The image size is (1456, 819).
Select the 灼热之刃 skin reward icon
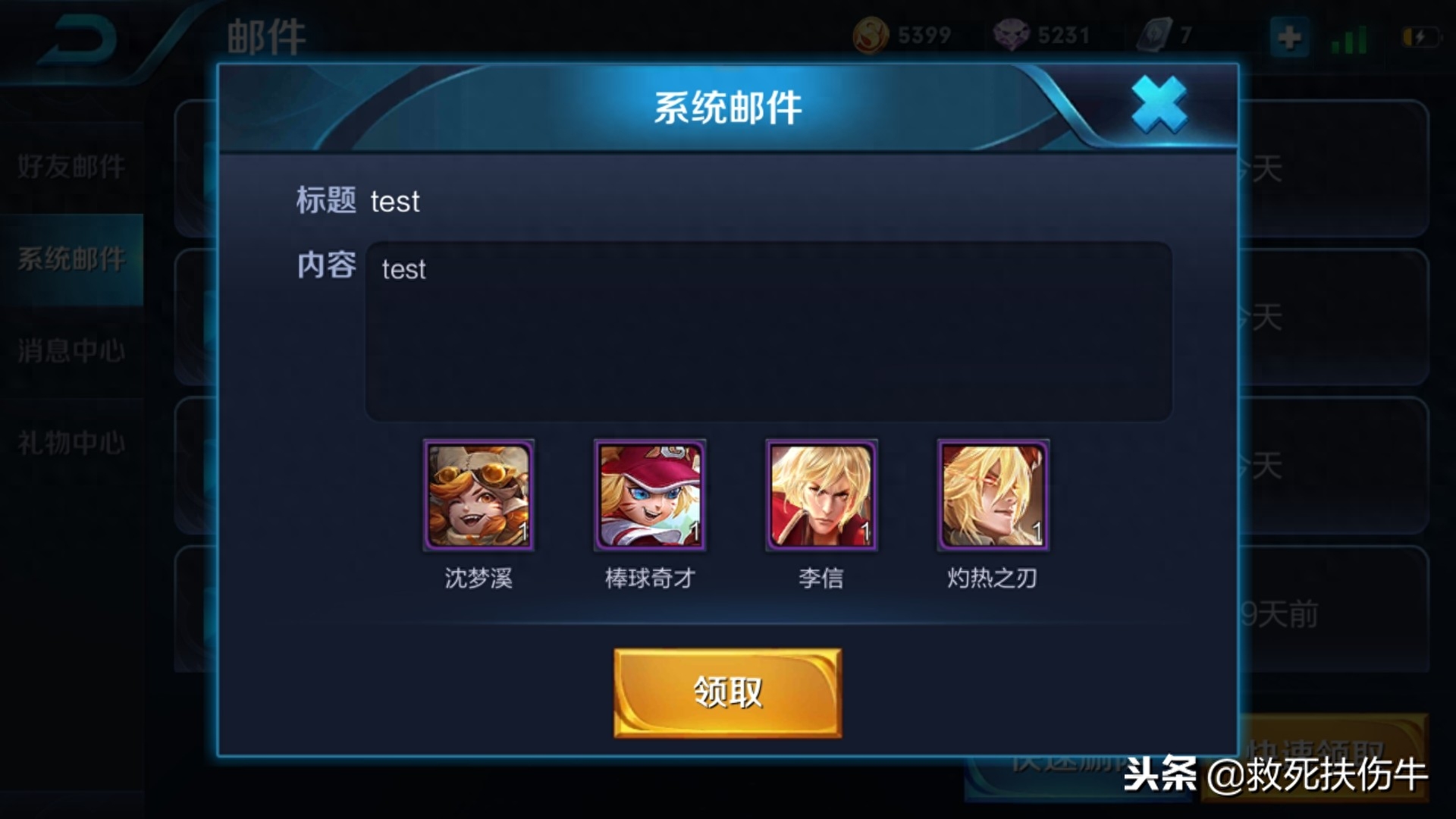[x=993, y=495]
